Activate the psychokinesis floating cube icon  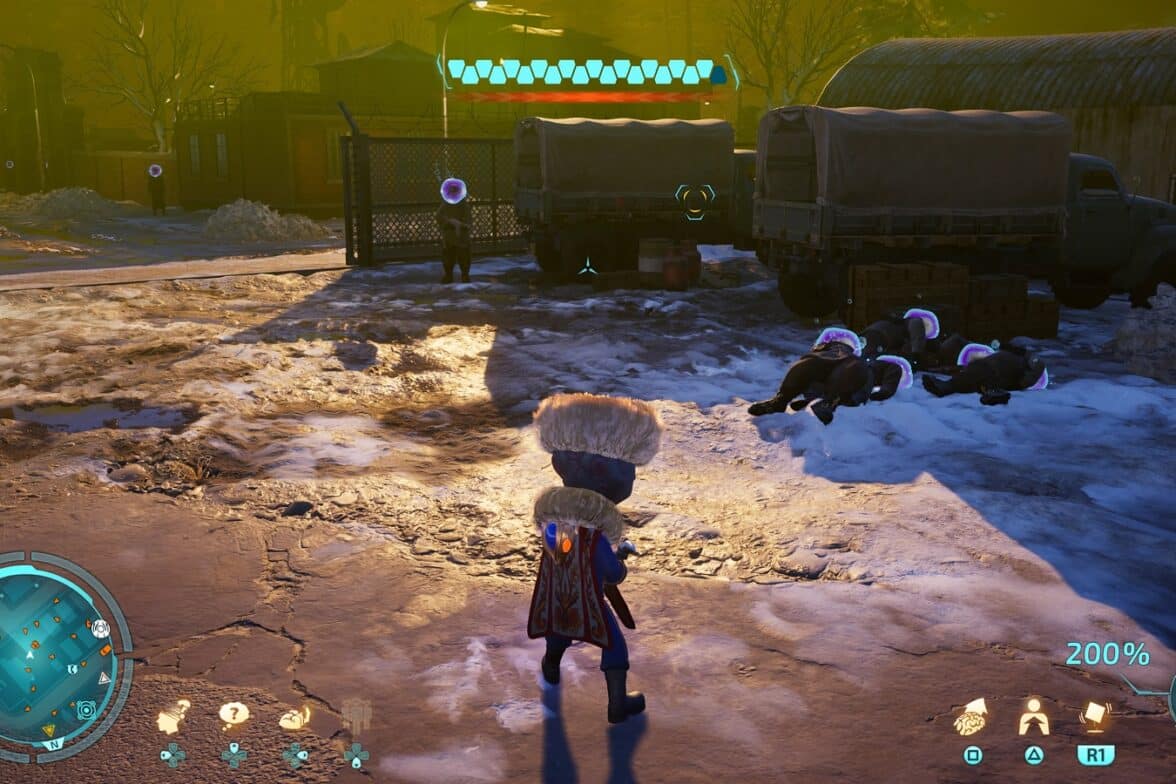[x=1095, y=716]
